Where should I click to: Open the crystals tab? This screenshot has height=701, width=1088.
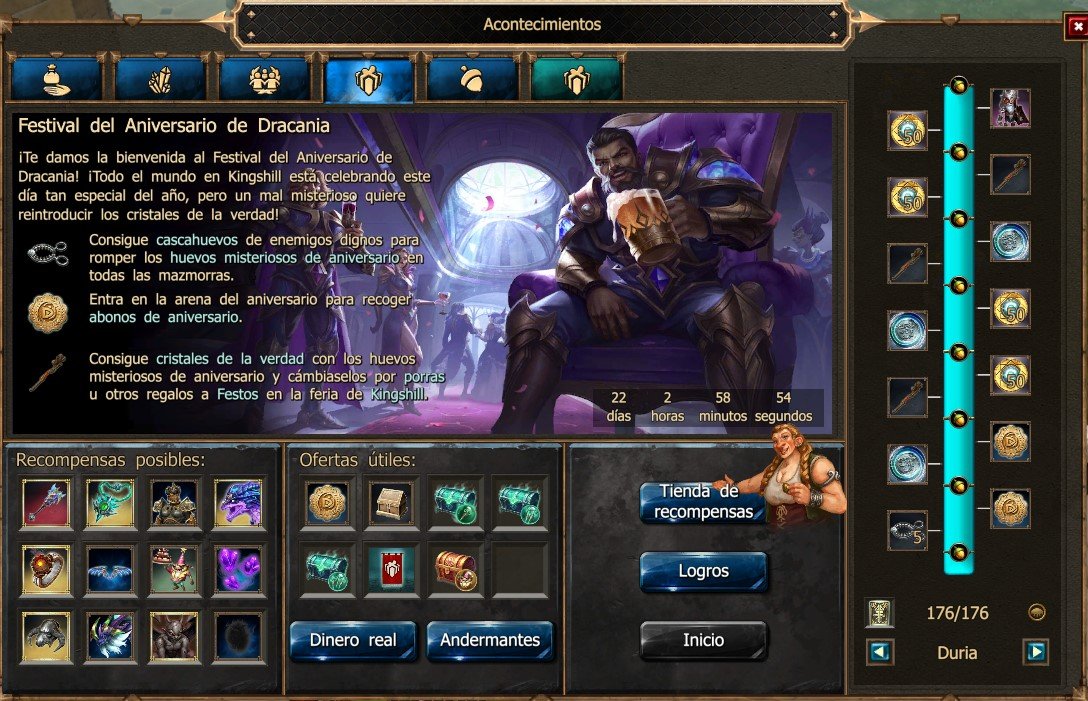(x=160, y=80)
